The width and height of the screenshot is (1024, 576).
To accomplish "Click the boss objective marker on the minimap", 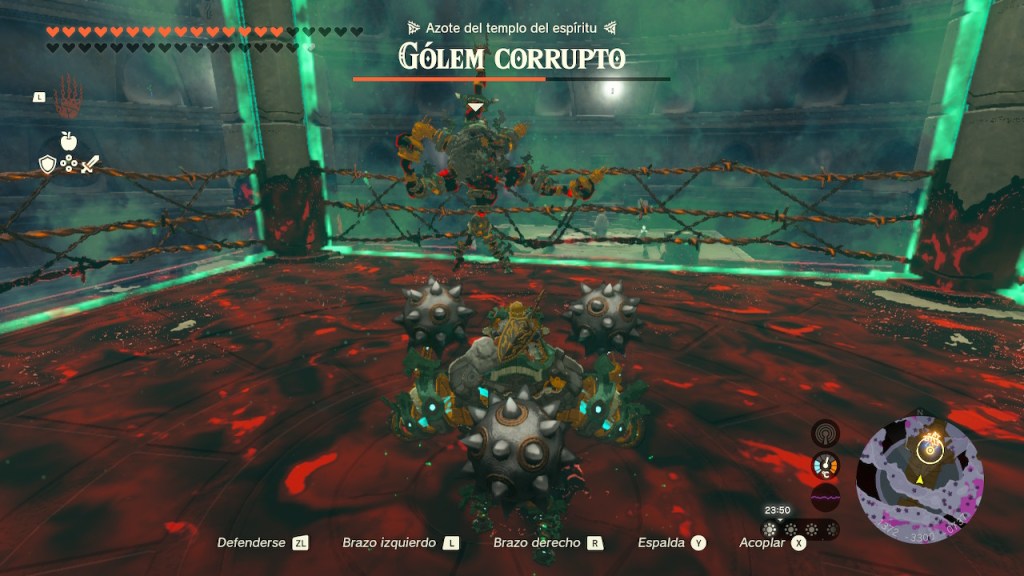I will (x=931, y=448).
